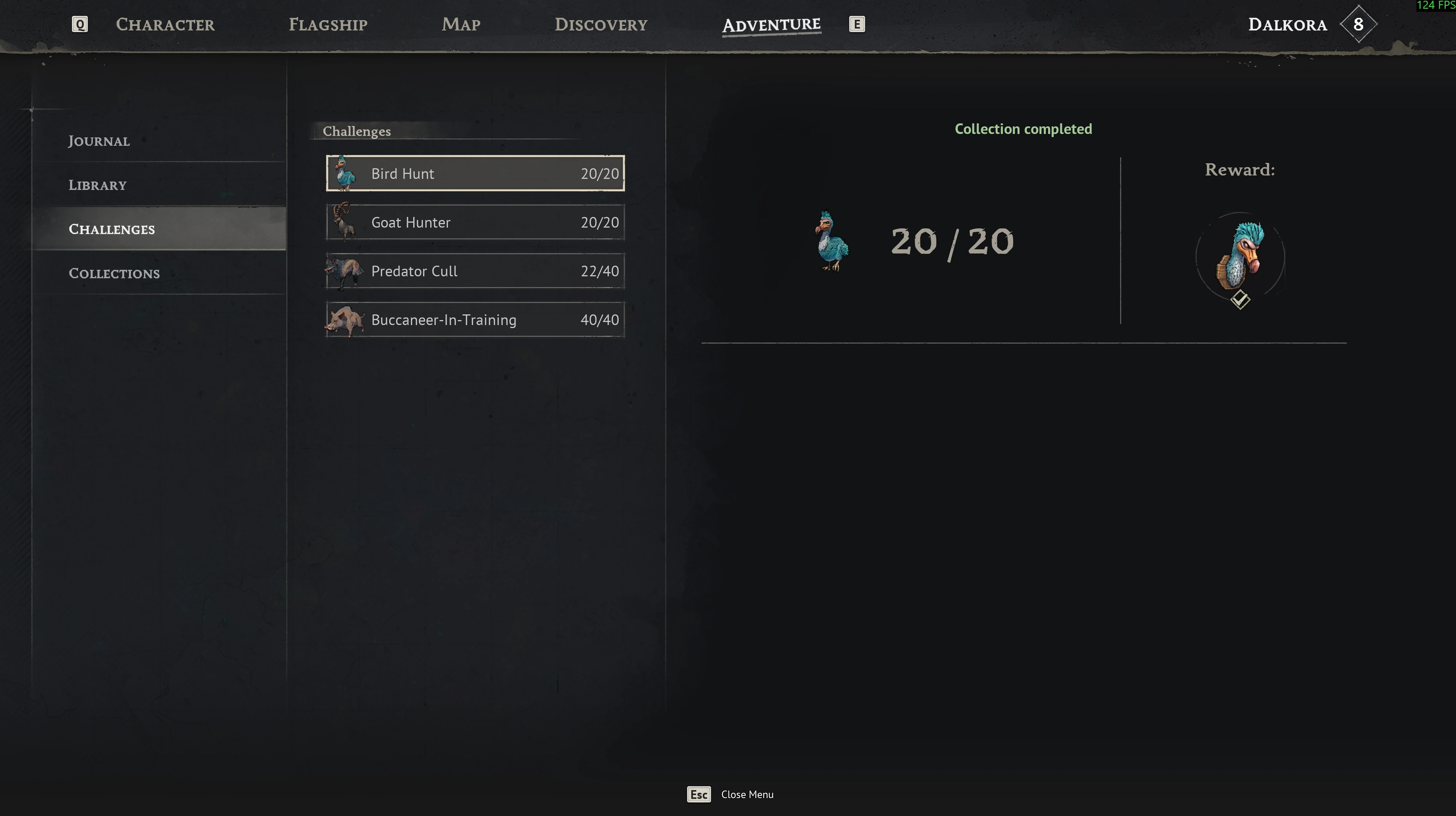Open the Flagship tab

click(328, 24)
